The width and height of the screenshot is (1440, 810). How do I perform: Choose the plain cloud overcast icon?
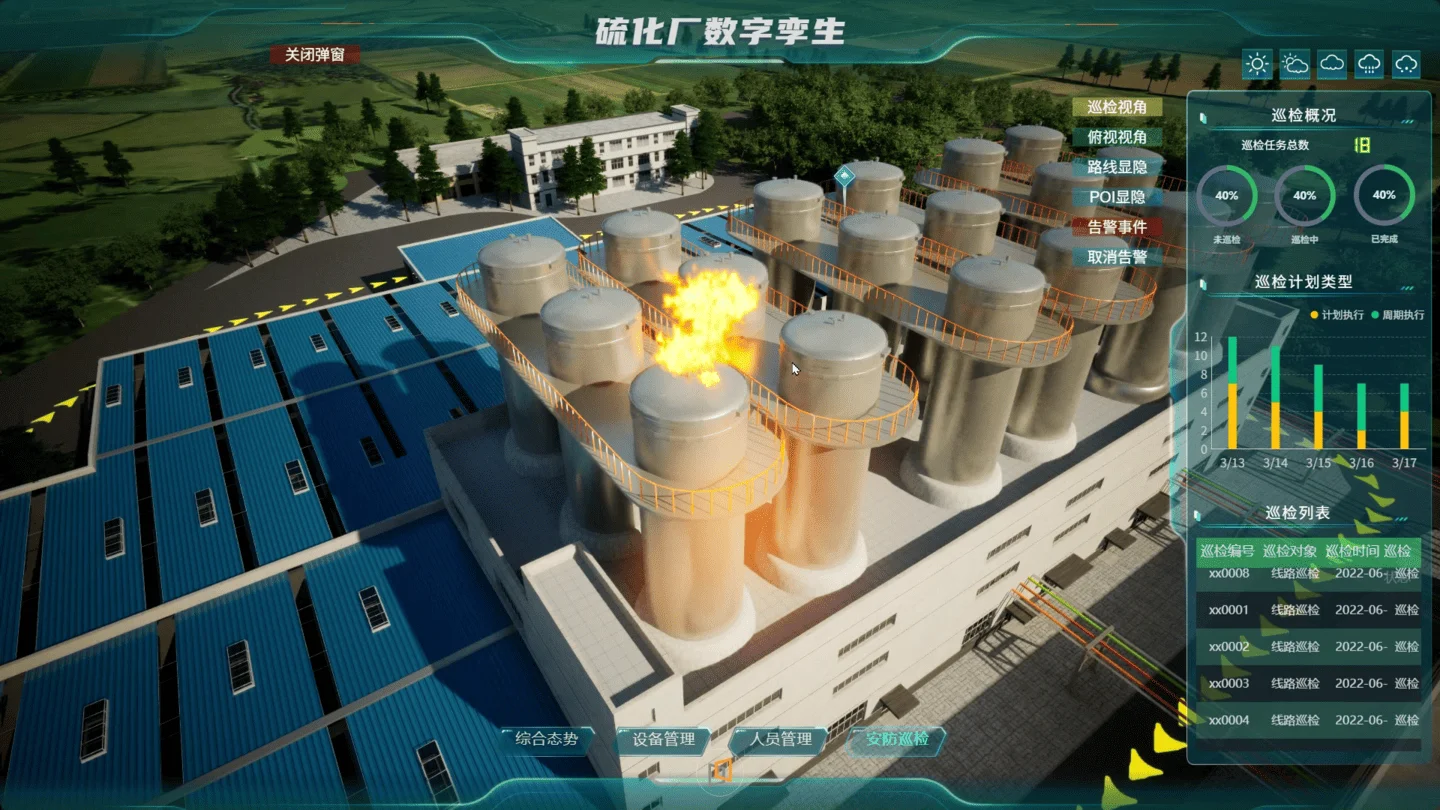[x=1332, y=65]
